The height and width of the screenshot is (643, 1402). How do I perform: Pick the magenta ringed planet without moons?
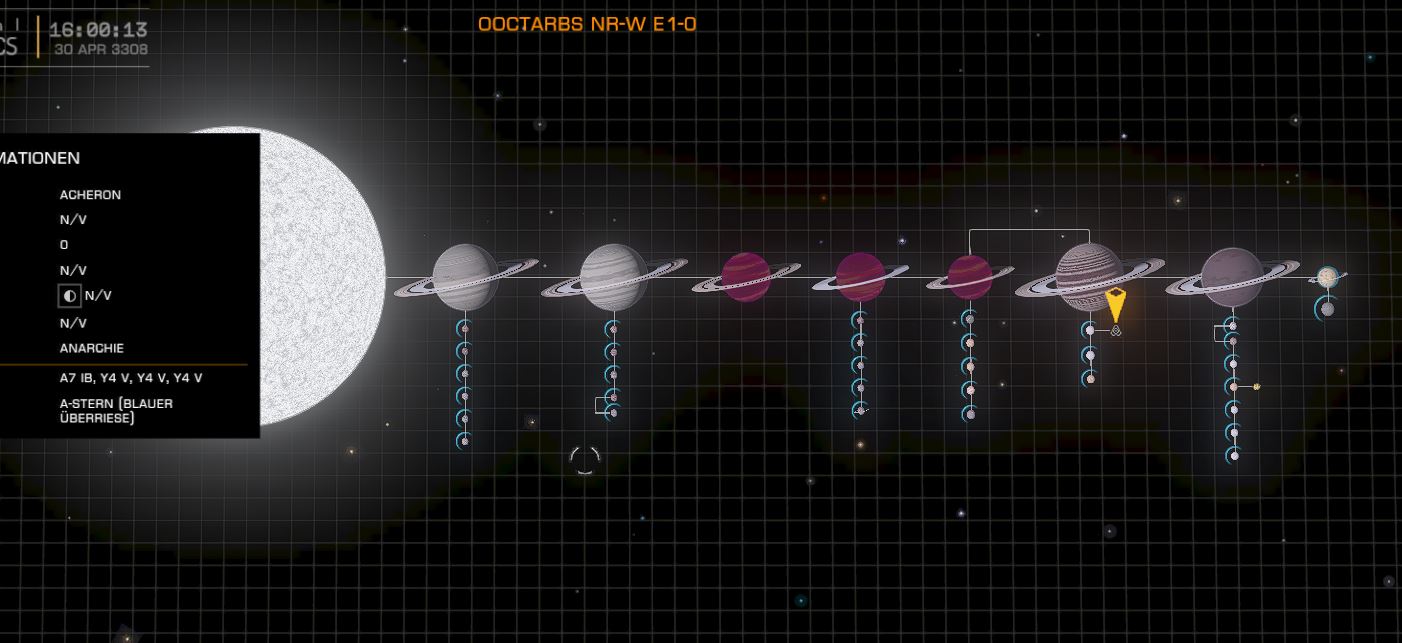point(745,277)
